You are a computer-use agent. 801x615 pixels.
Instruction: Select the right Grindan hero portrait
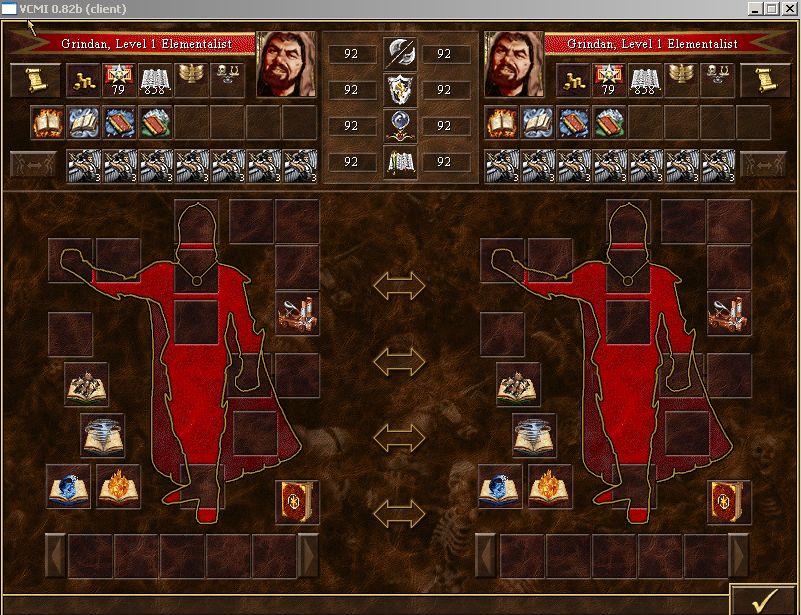tap(513, 64)
